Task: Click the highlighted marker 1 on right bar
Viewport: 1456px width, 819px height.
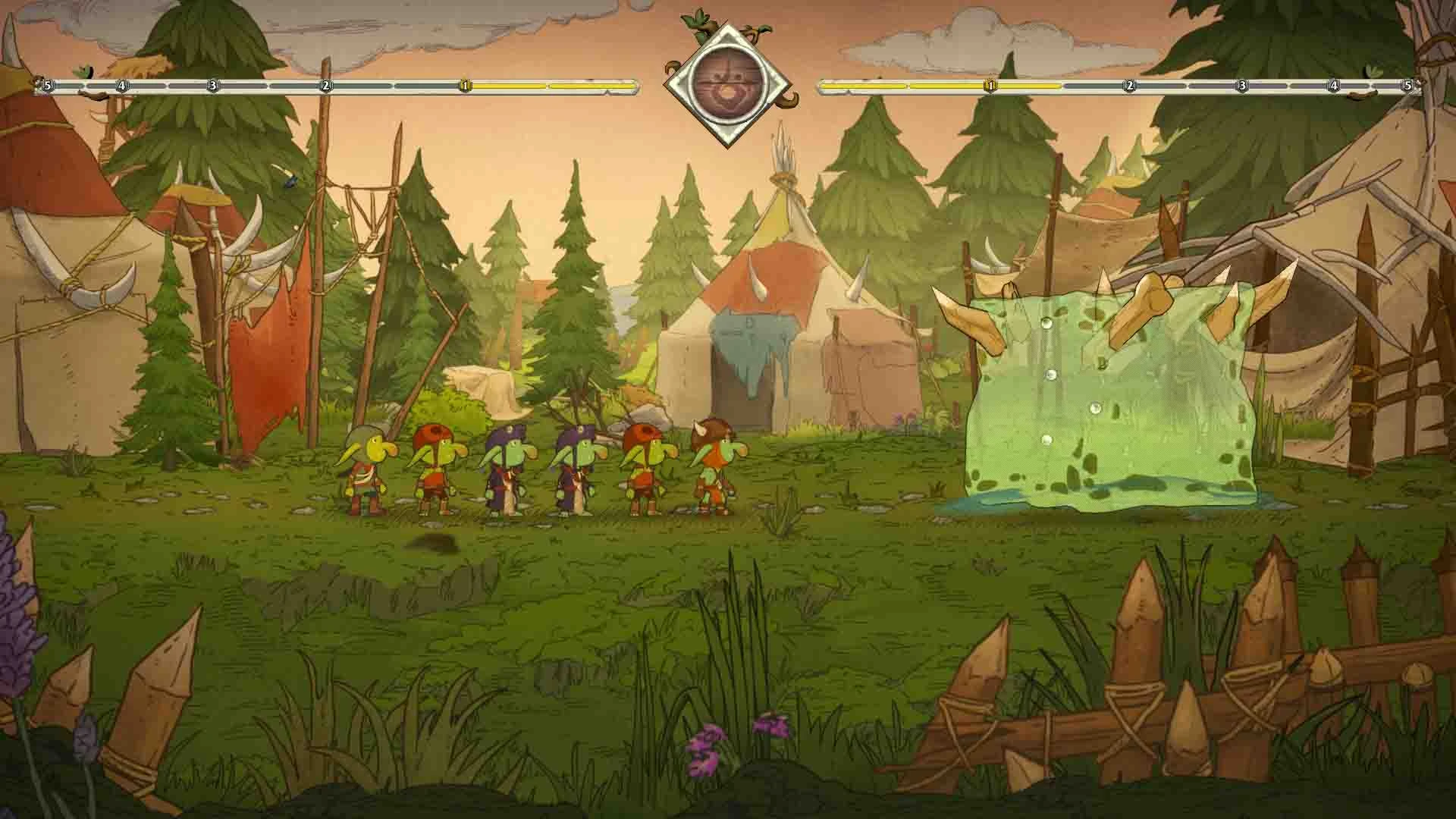Action: click(990, 86)
